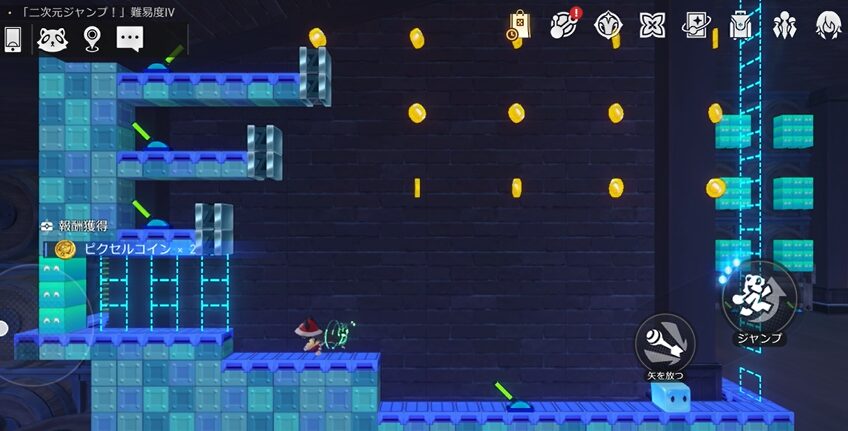Open the three-figure team icon
The width and height of the screenshot is (848, 431).
(x=784, y=25)
